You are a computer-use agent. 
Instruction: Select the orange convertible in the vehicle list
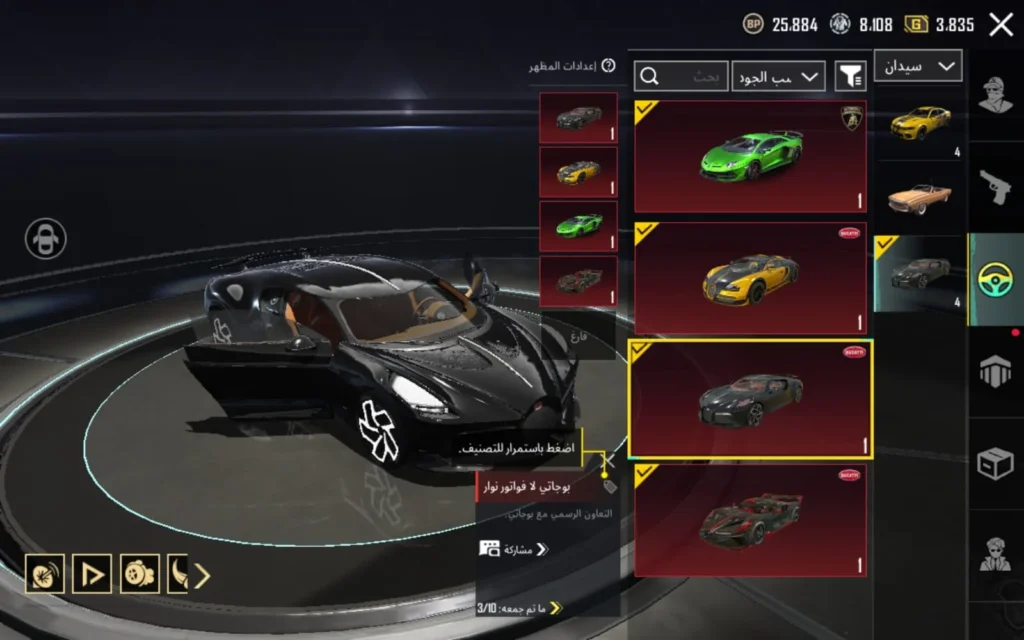tap(918, 197)
